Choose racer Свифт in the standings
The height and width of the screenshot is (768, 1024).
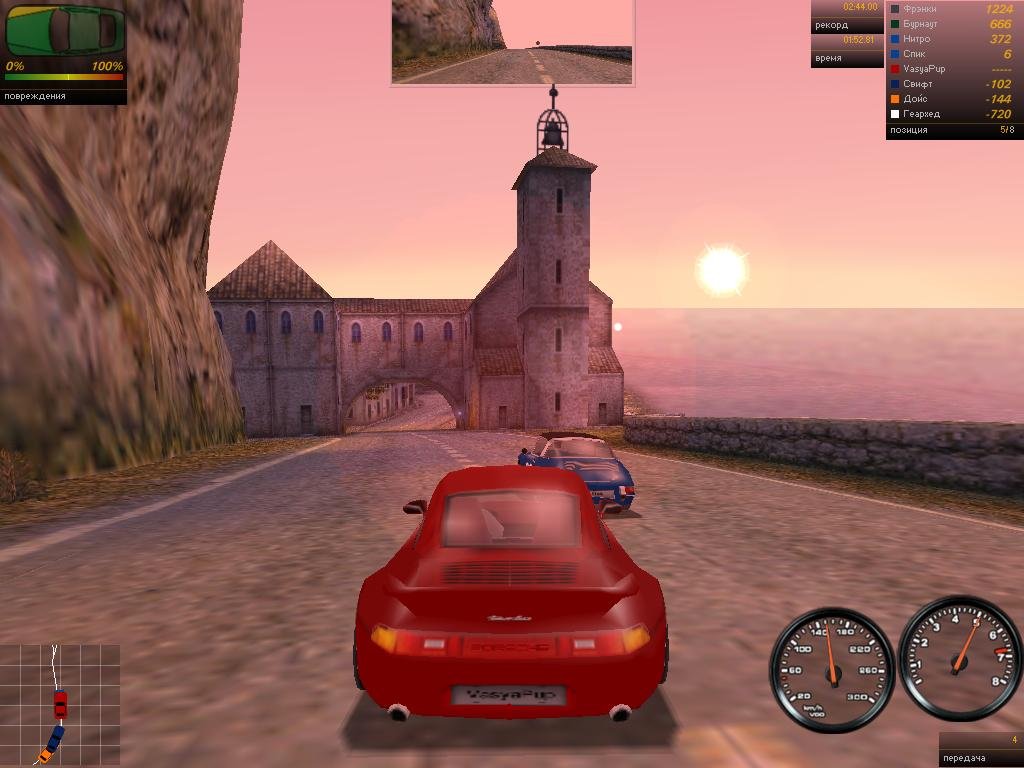click(x=952, y=84)
